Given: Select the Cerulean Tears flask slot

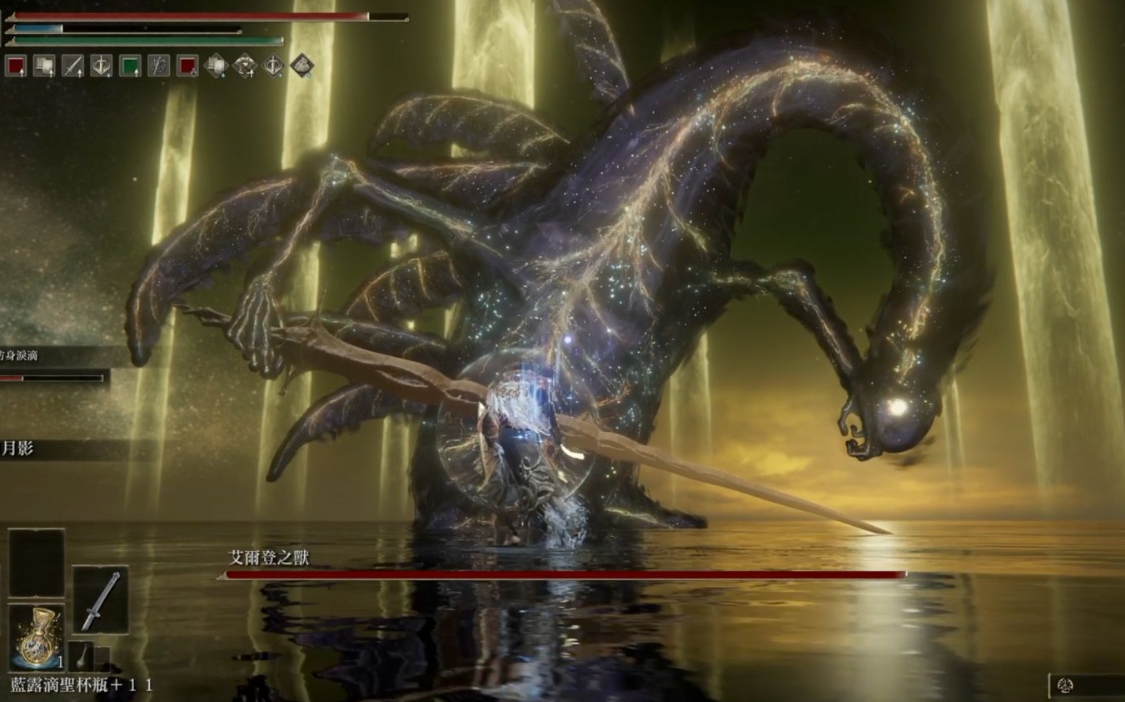Looking at the screenshot, I should coord(36,636).
